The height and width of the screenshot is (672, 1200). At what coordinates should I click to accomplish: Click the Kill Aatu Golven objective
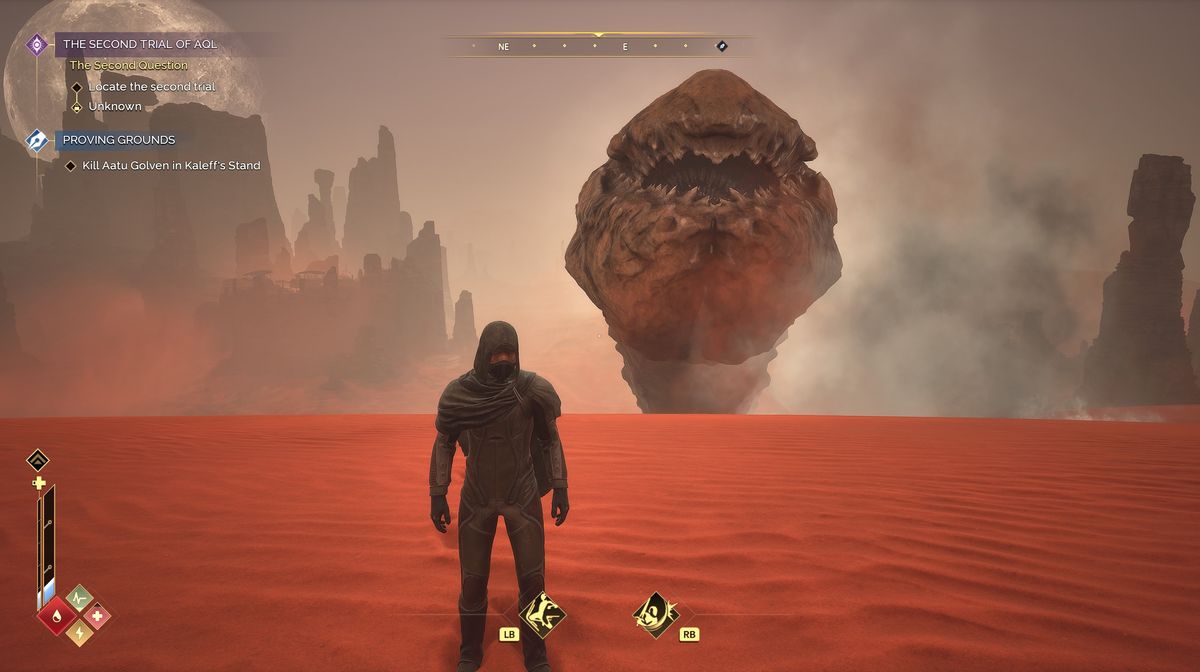pyautogui.click(x=171, y=165)
